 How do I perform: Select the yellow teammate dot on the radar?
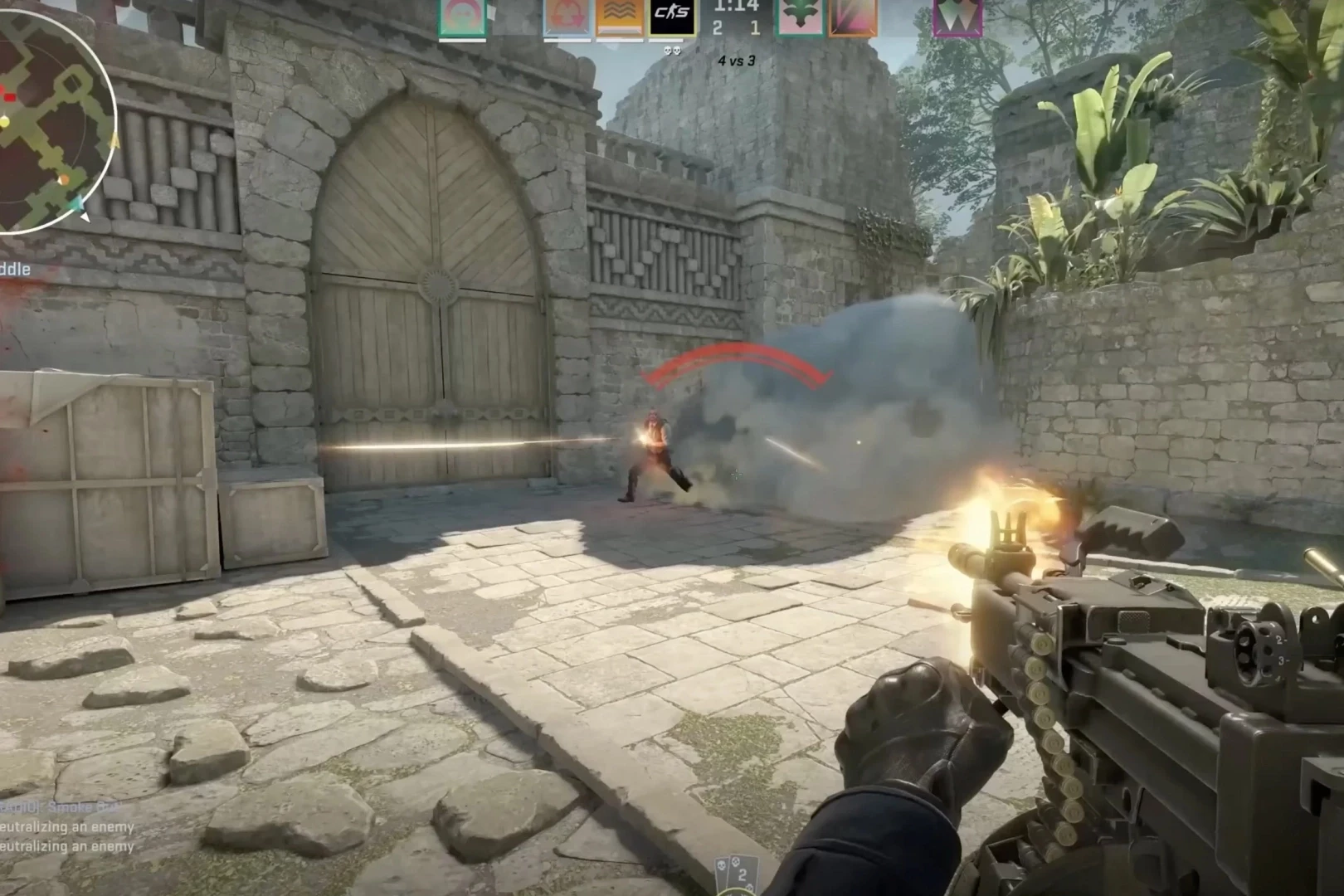pos(5,123)
